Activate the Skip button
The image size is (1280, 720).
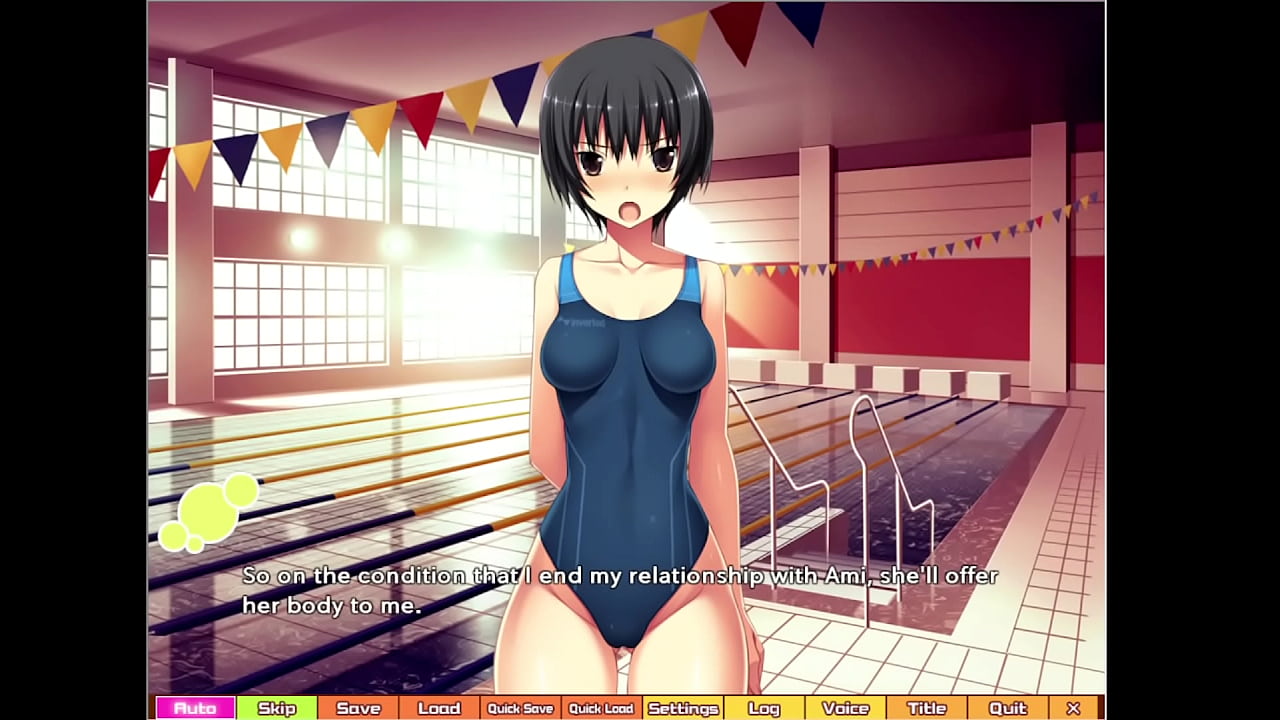[x=277, y=708]
